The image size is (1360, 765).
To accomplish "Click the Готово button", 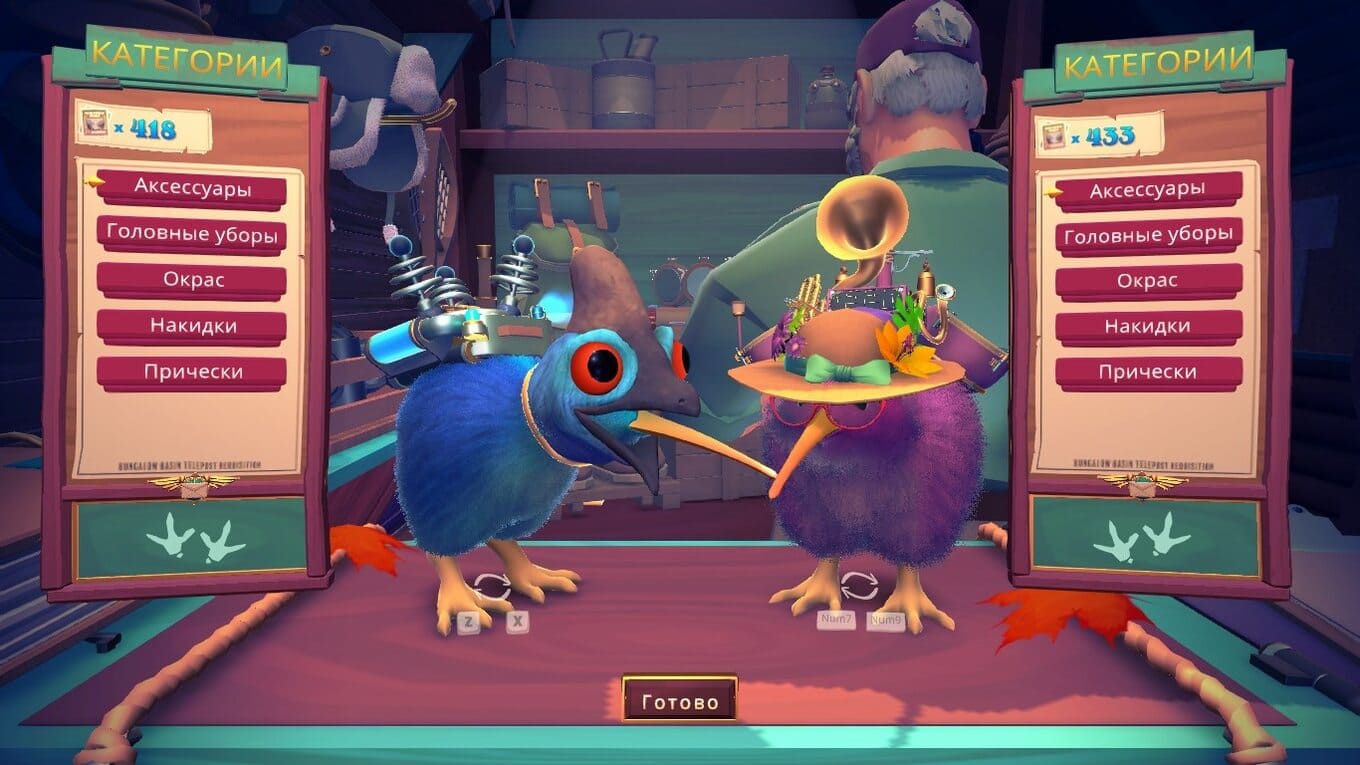I will (680, 701).
